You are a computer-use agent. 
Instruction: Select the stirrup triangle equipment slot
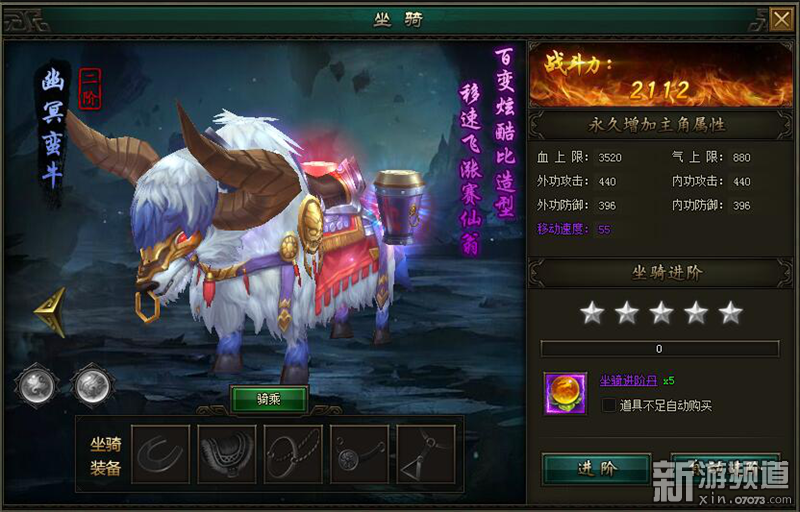[425, 454]
